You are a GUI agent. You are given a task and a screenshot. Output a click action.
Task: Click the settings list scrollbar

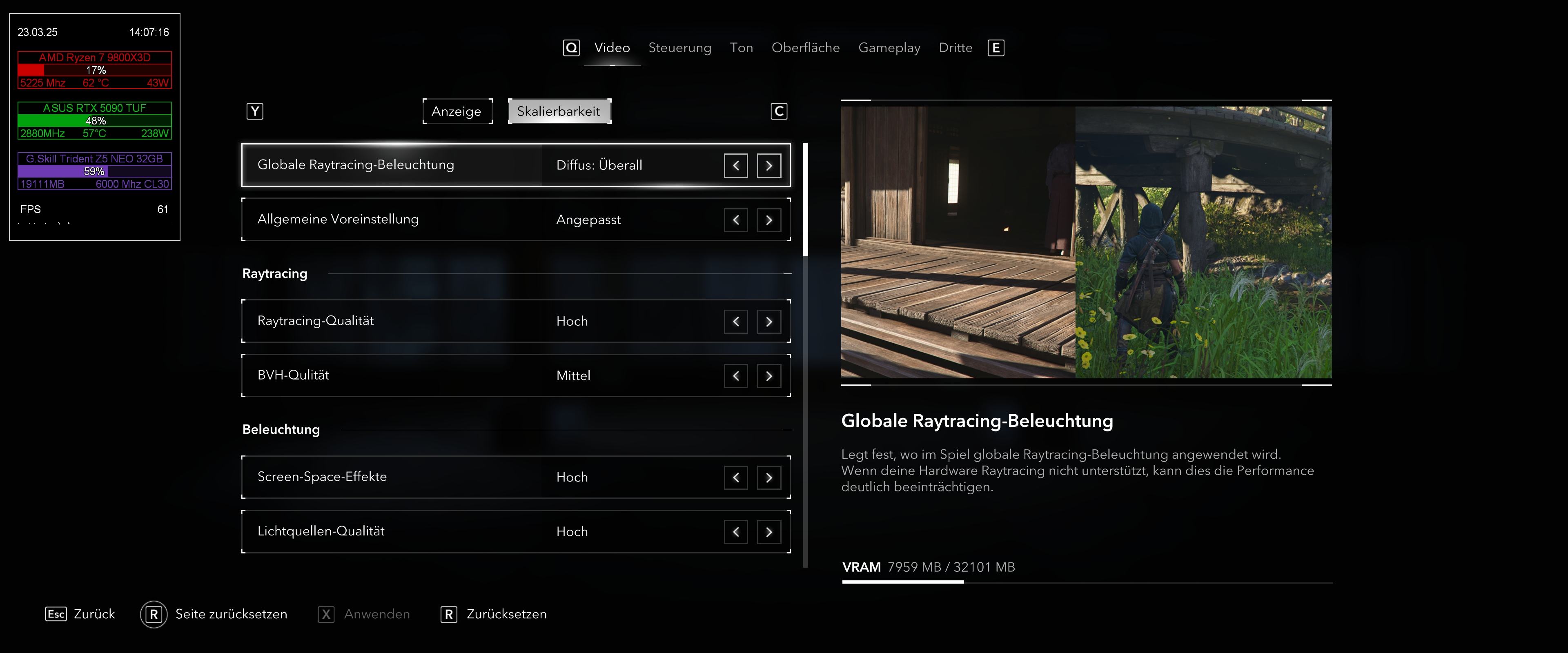coord(805,365)
